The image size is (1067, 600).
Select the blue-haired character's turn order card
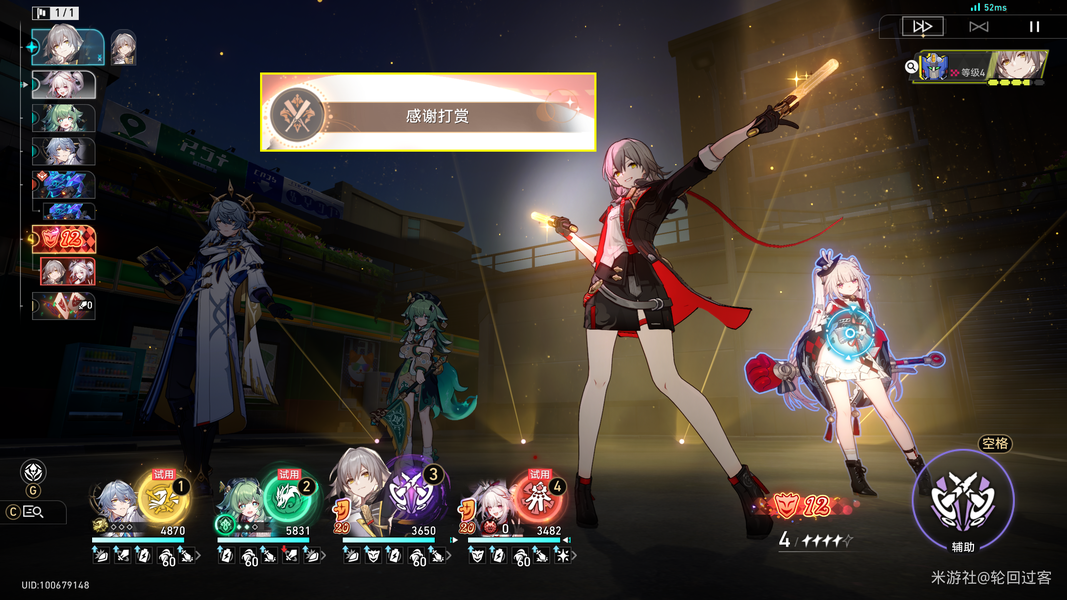pyautogui.click(x=66, y=152)
